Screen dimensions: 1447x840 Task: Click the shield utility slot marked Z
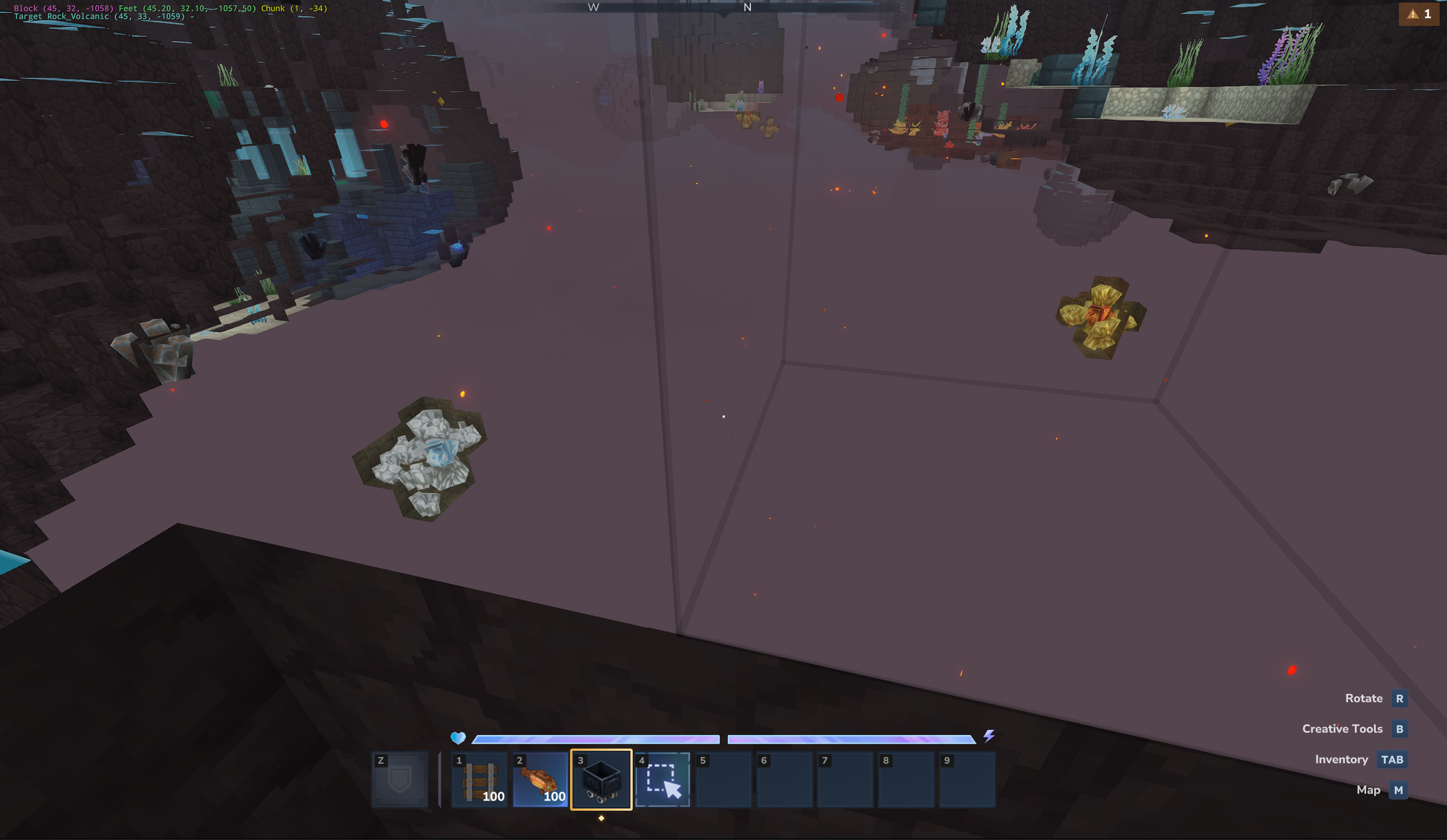tap(400, 780)
